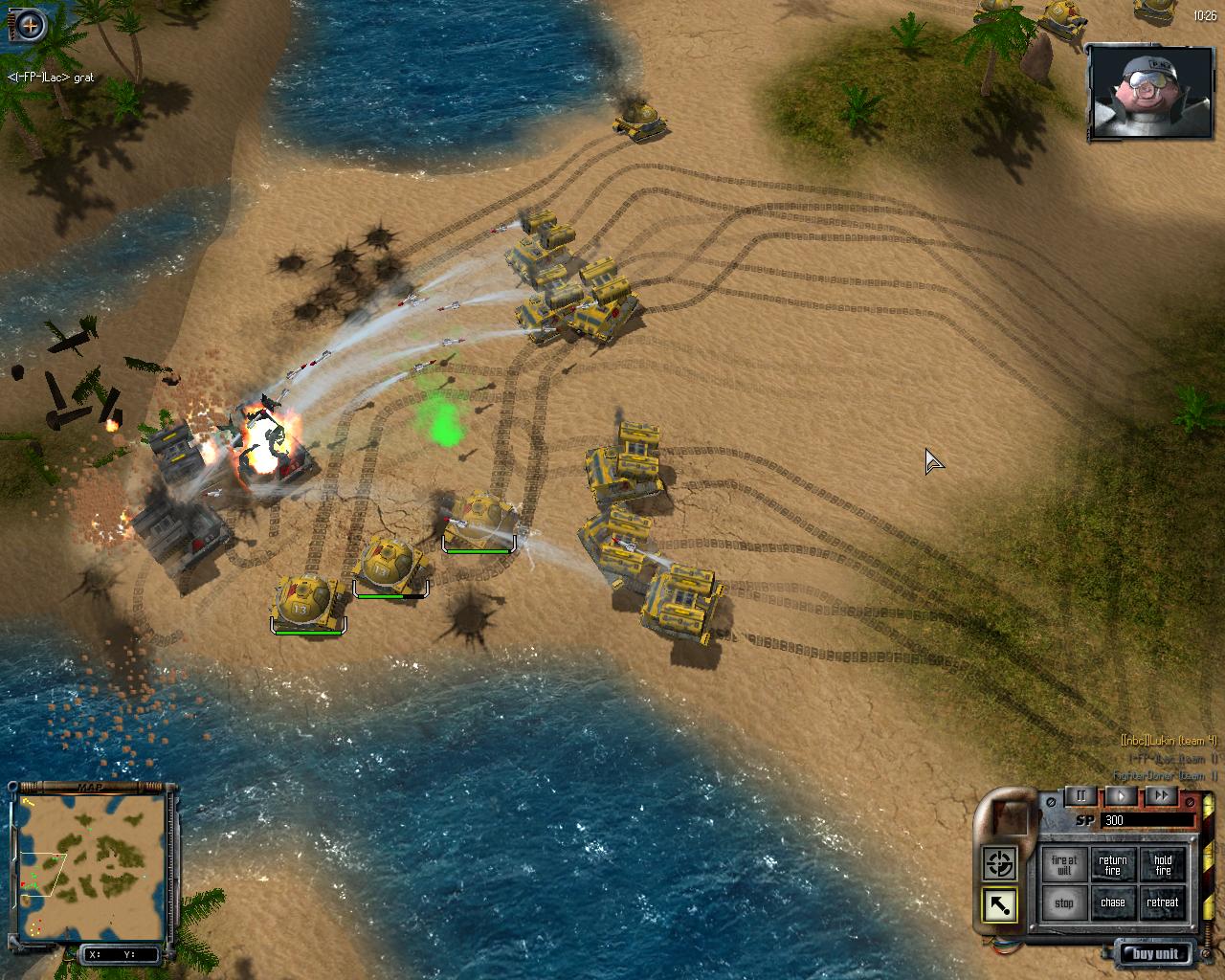
Task: Activate the crosshair target mode icon
Action: pos(999,864)
